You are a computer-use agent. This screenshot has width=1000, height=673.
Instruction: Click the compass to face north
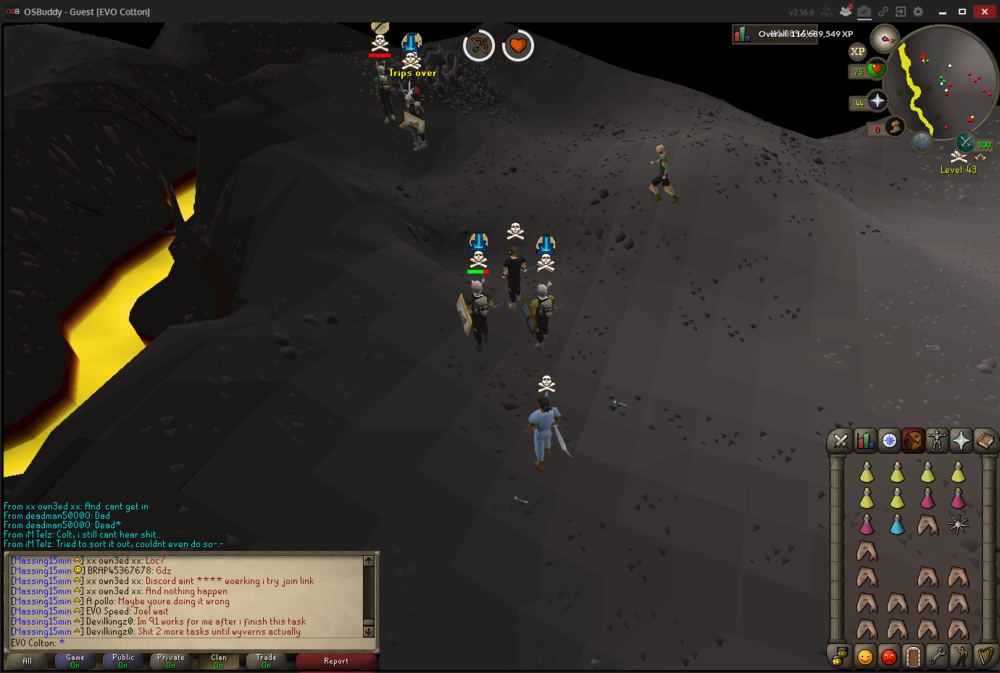point(884,39)
